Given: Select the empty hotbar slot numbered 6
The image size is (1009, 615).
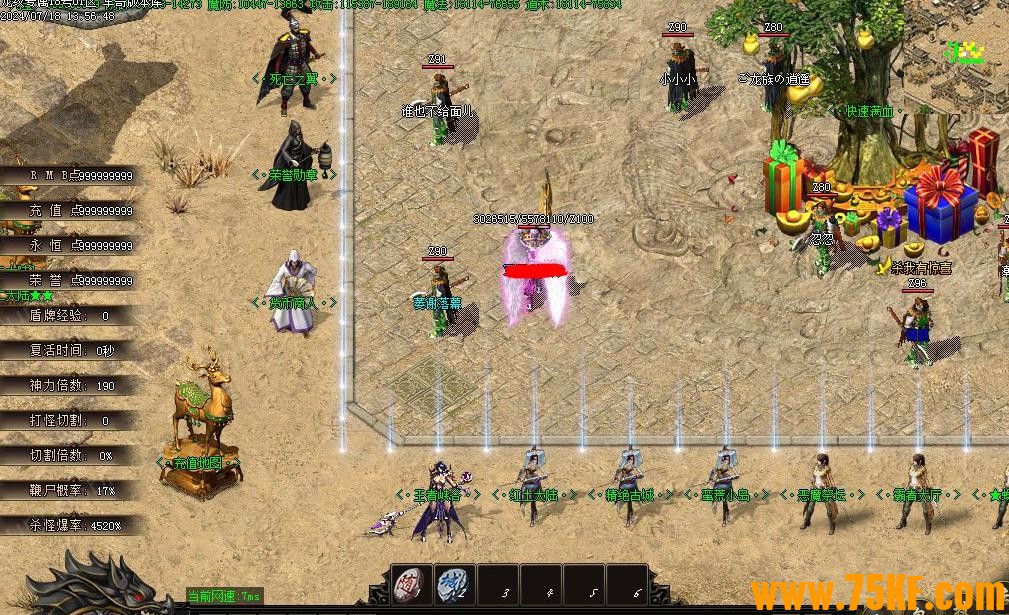Looking at the screenshot, I should pyautogui.click(x=628, y=585).
